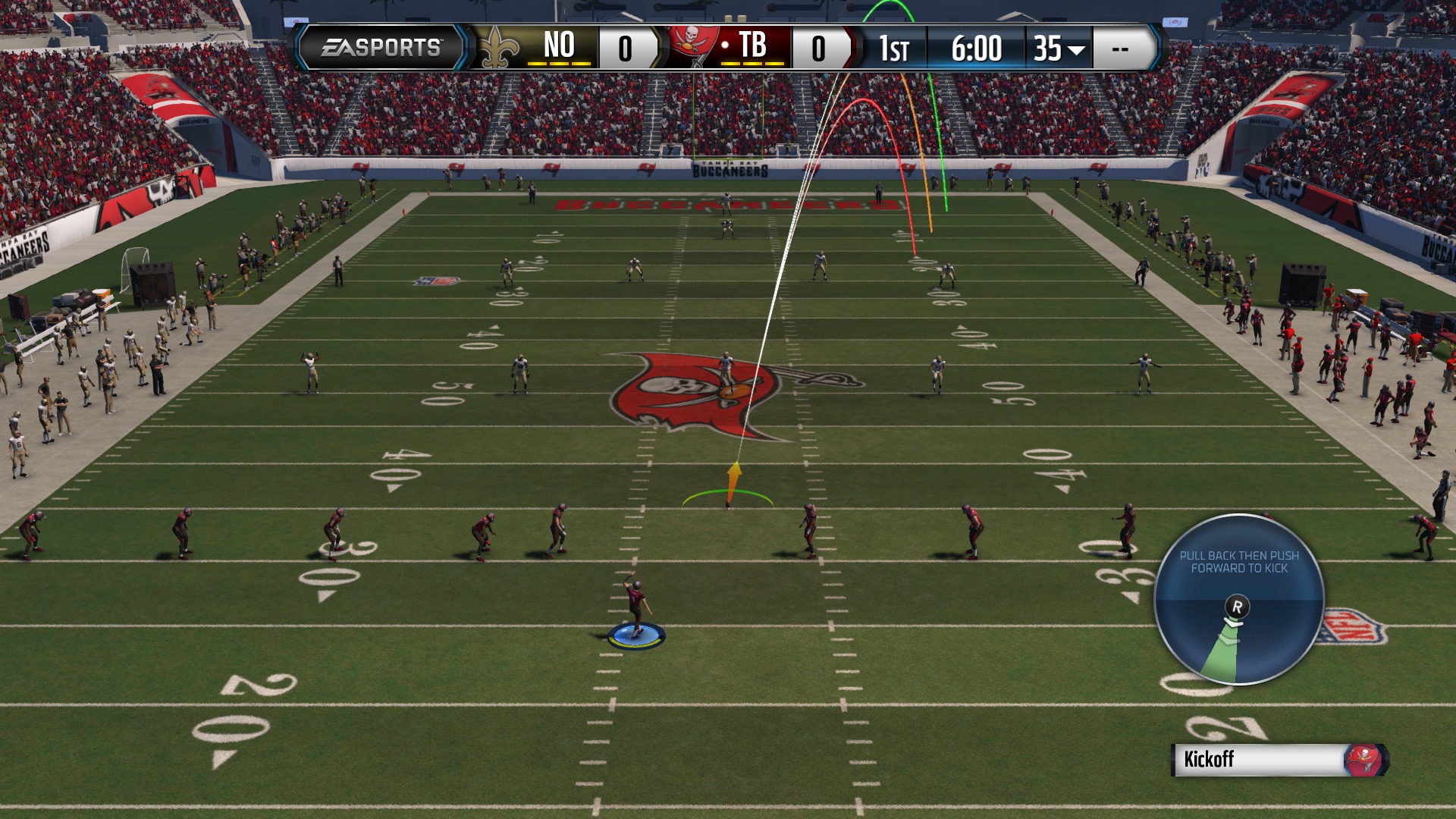
Task: Click the EA Sports logo in the scoreboard
Action: 381,48
